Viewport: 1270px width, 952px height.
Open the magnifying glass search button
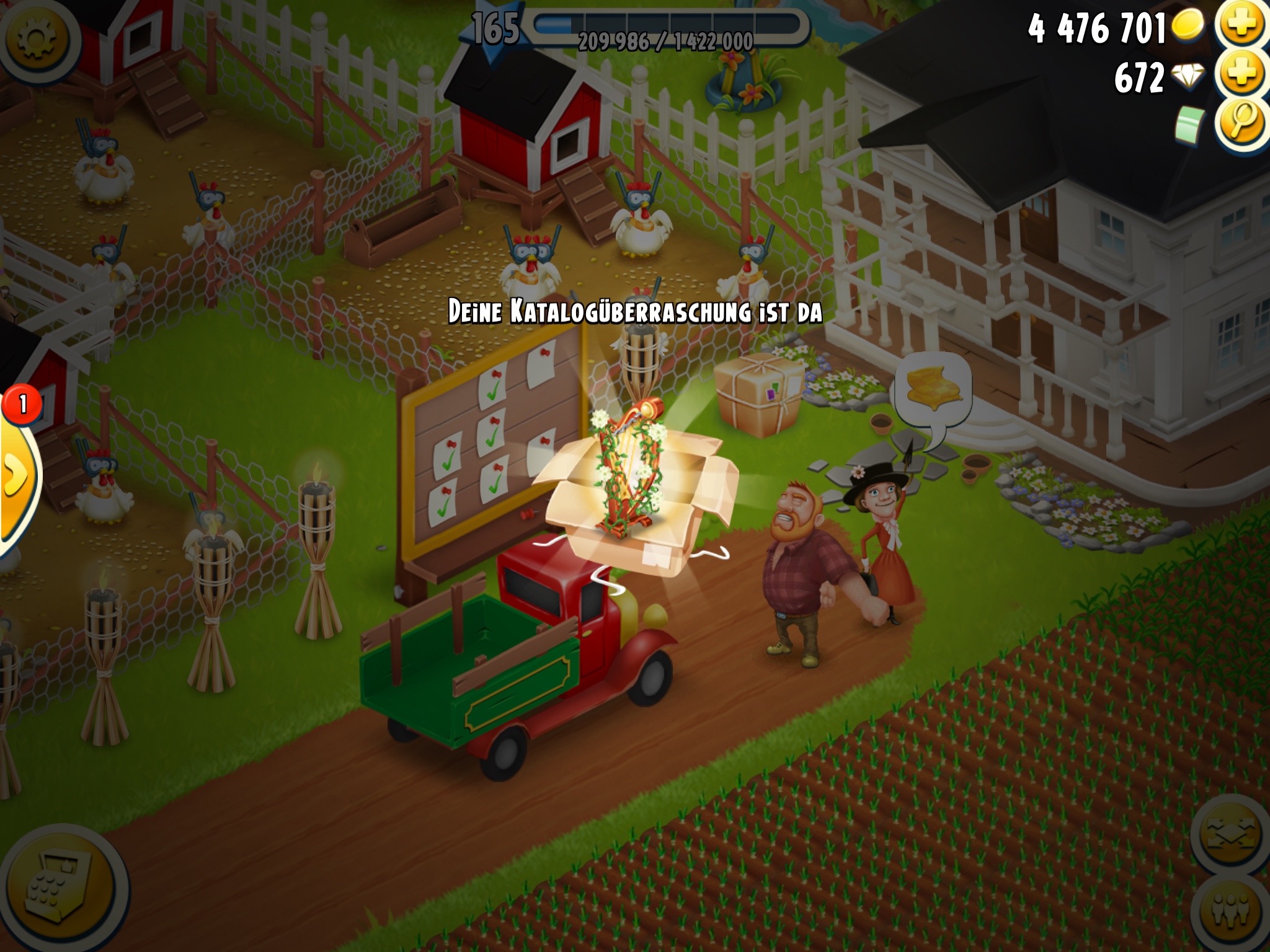pos(1243,124)
